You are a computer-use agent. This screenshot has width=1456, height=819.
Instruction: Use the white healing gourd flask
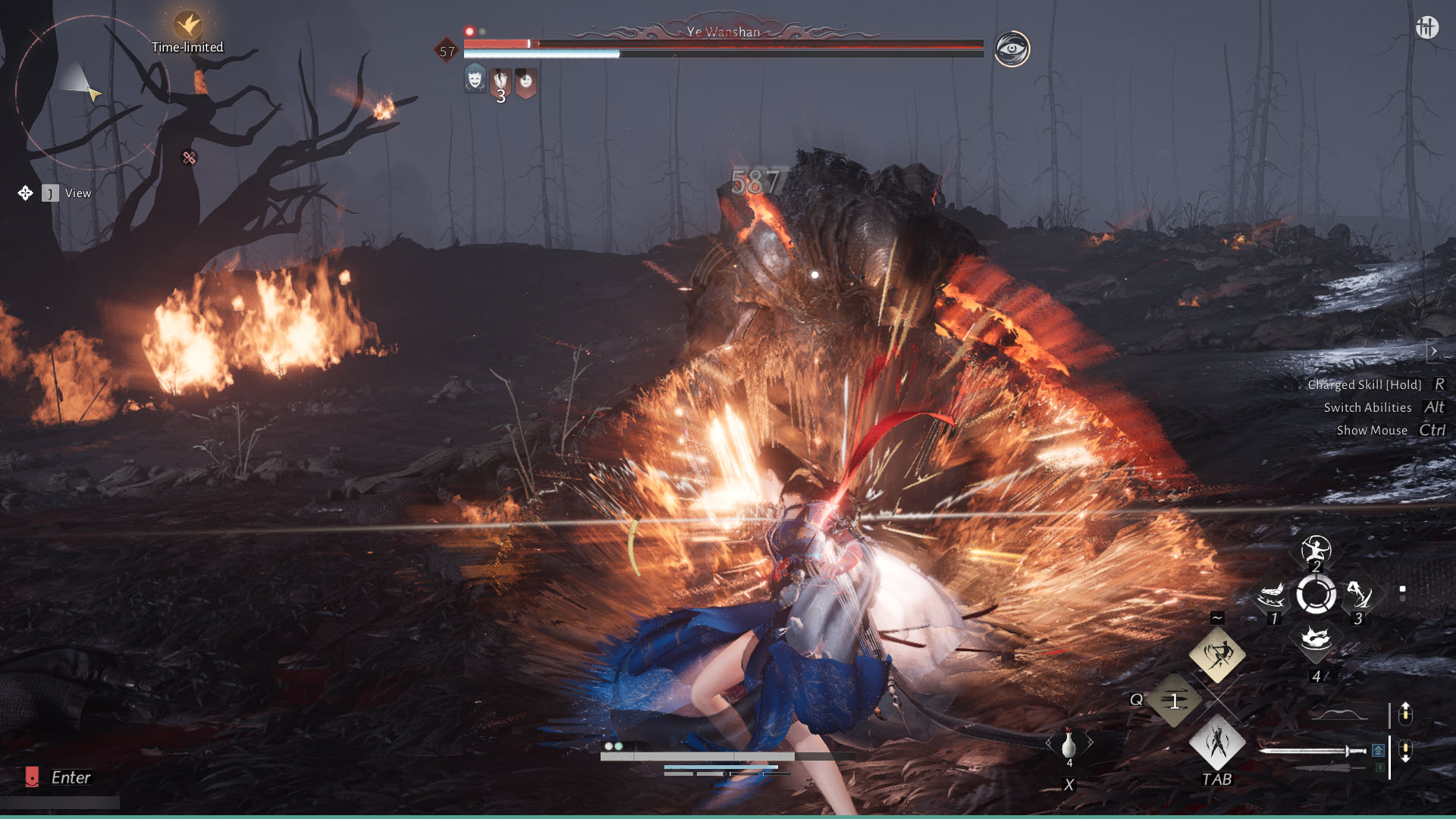(1069, 743)
